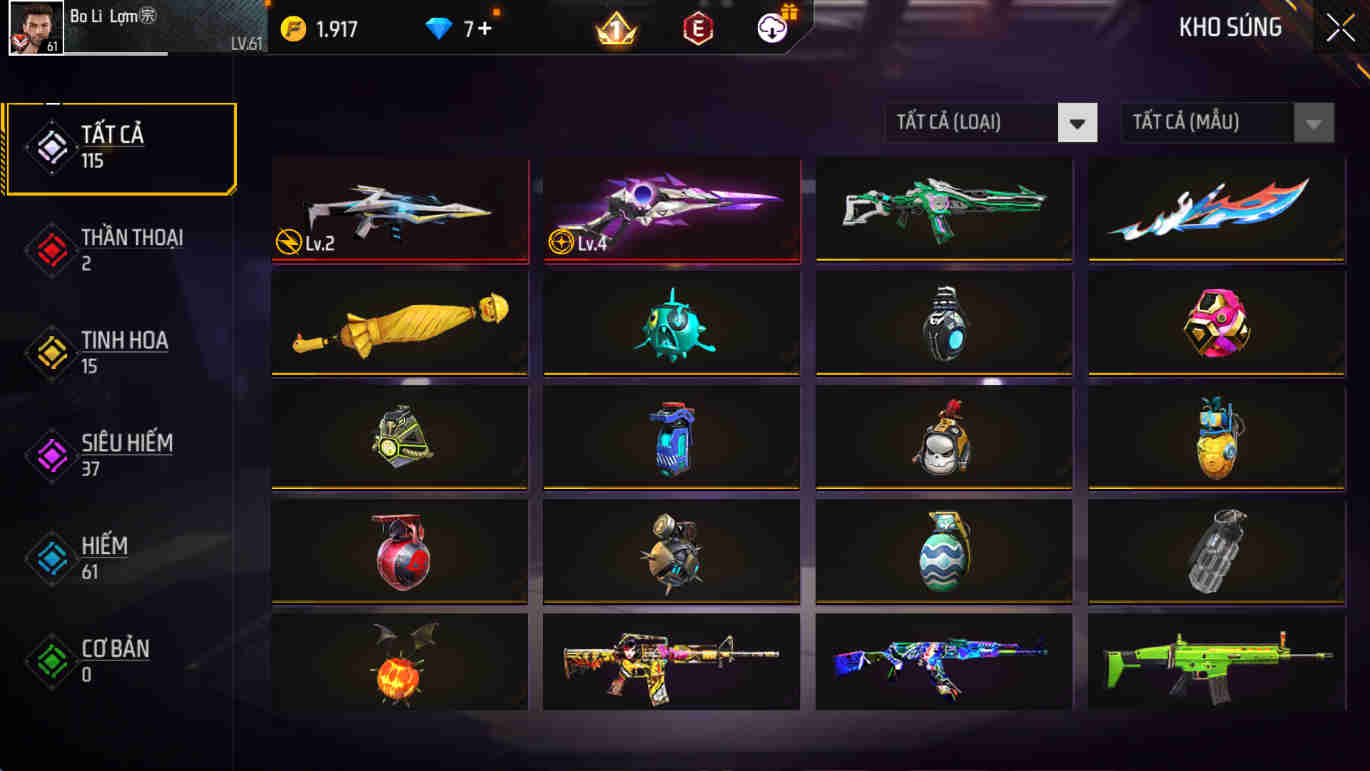Expand the weapon type filter arrow

click(x=1077, y=122)
